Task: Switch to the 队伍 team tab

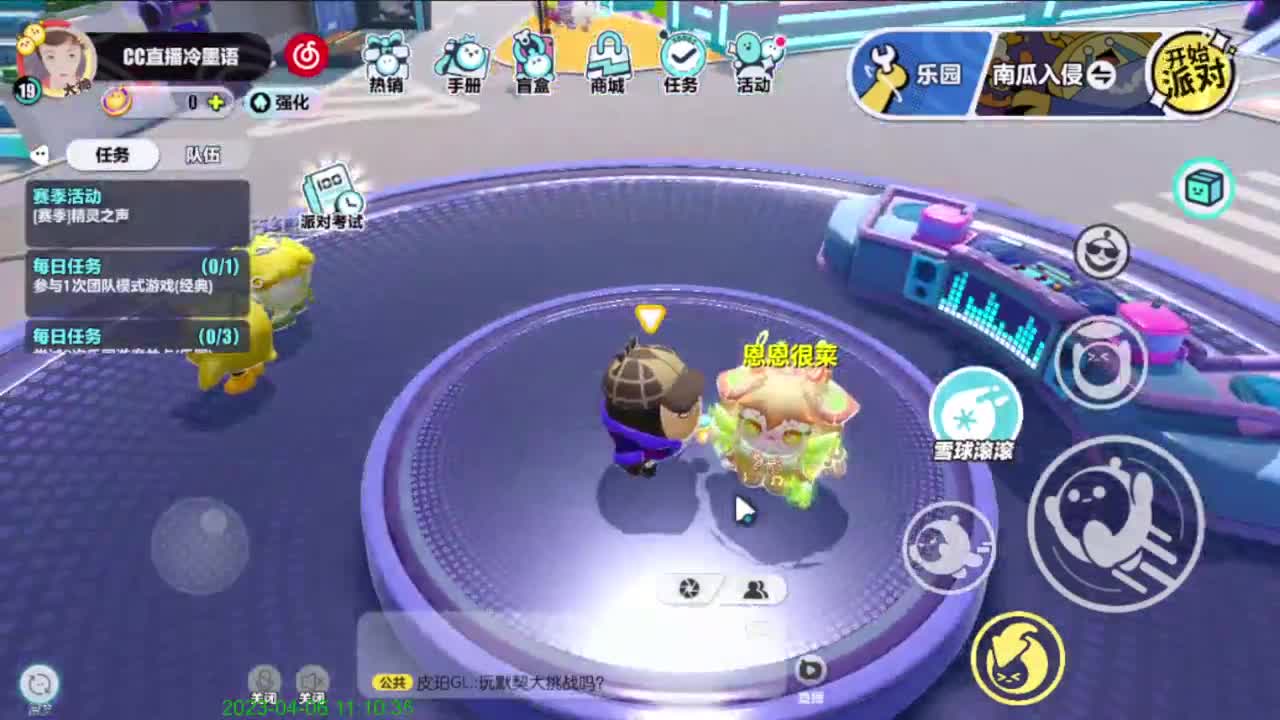Action: [x=203, y=155]
